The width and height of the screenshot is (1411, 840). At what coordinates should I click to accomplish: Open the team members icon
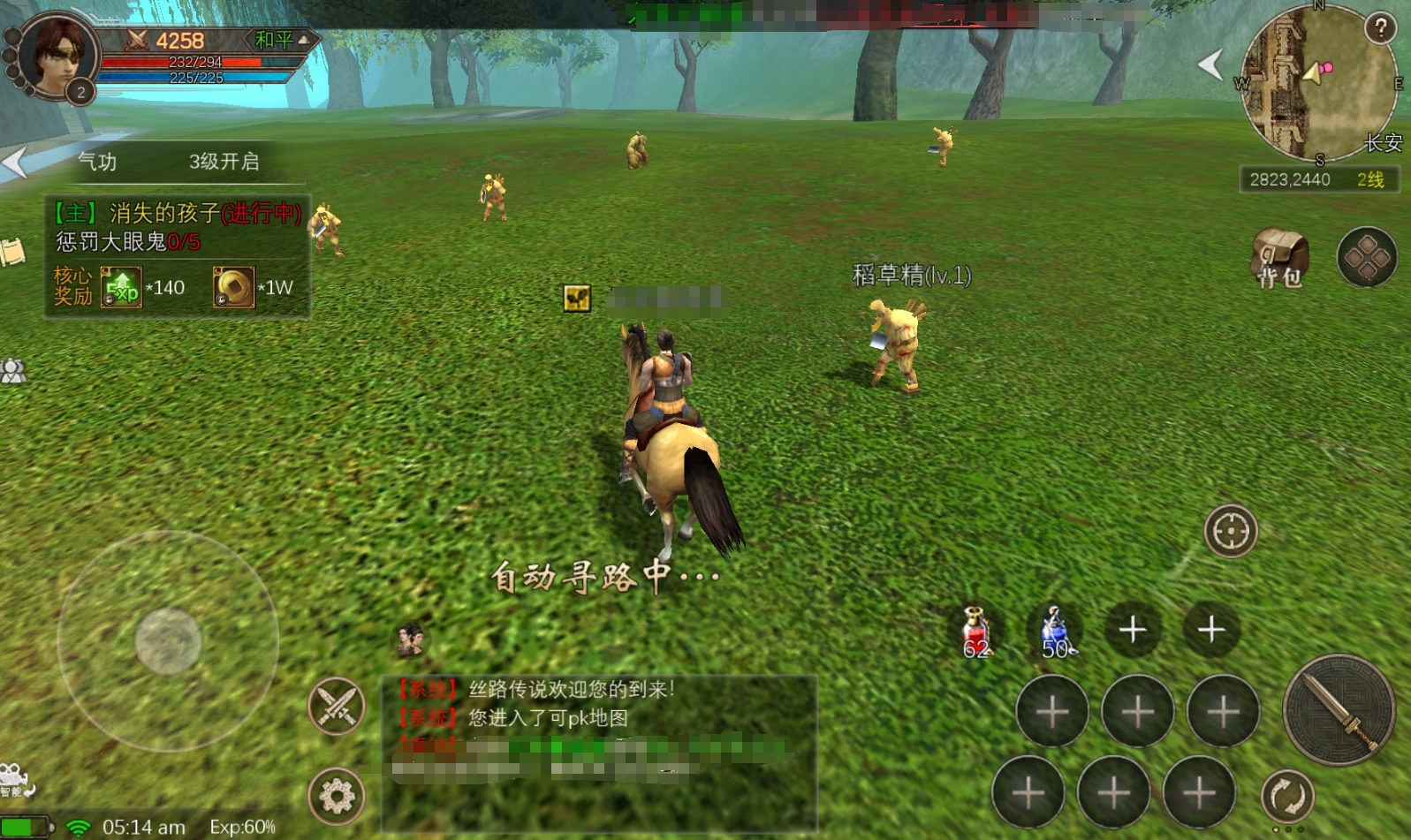click(13, 372)
